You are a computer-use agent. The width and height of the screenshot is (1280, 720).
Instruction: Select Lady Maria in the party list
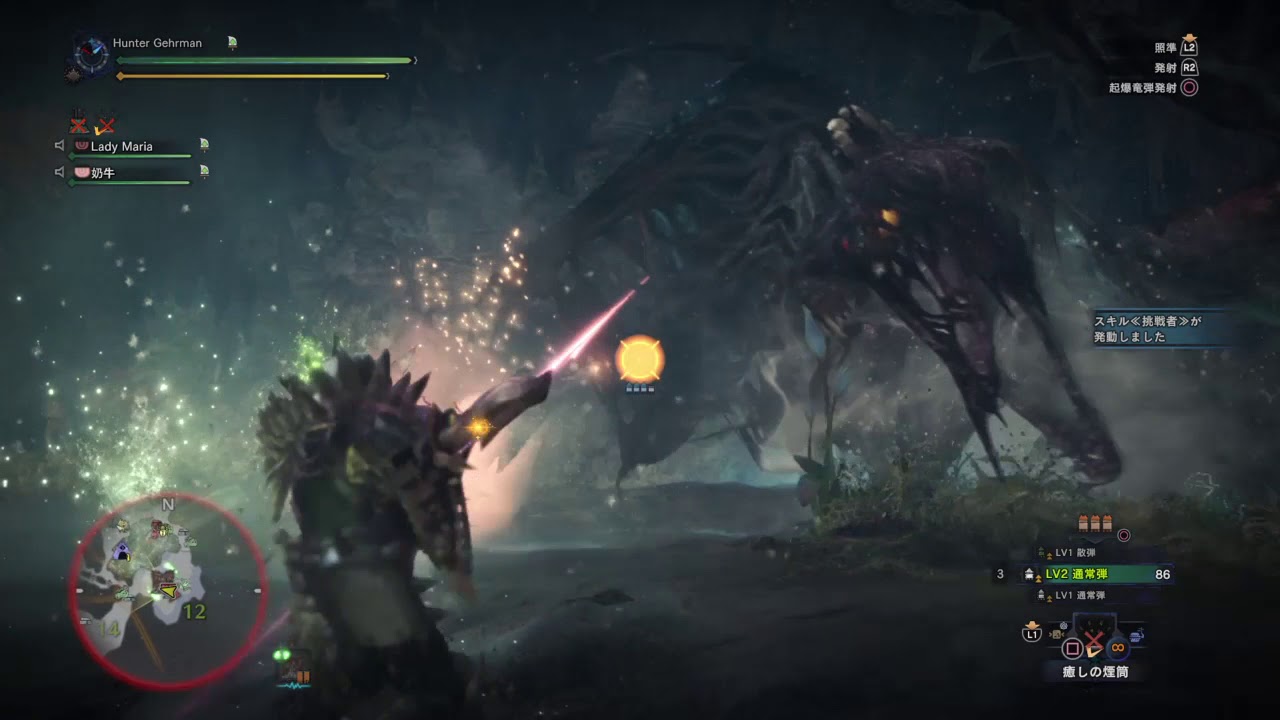(x=122, y=146)
